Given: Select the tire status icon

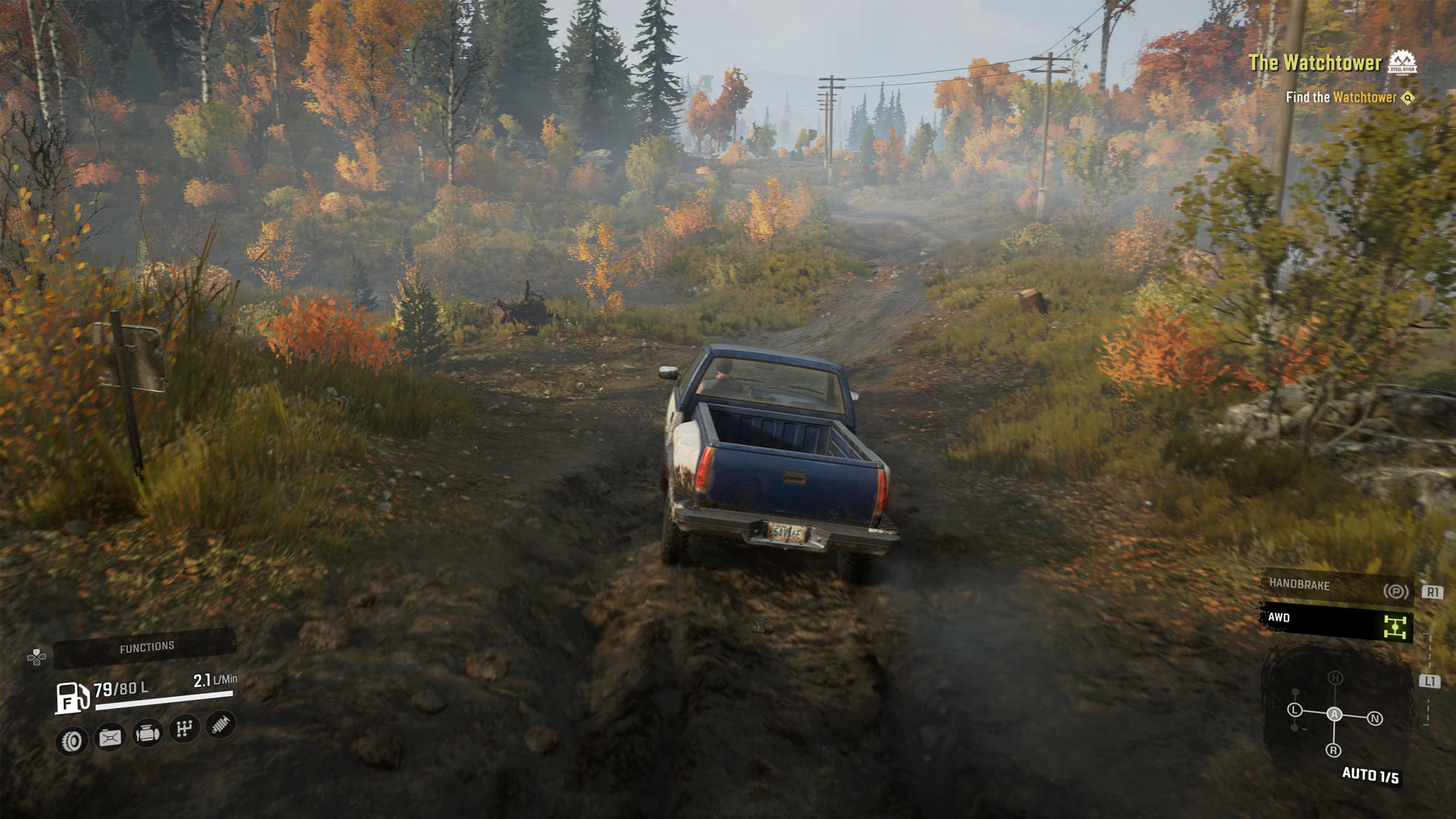Looking at the screenshot, I should click(72, 740).
